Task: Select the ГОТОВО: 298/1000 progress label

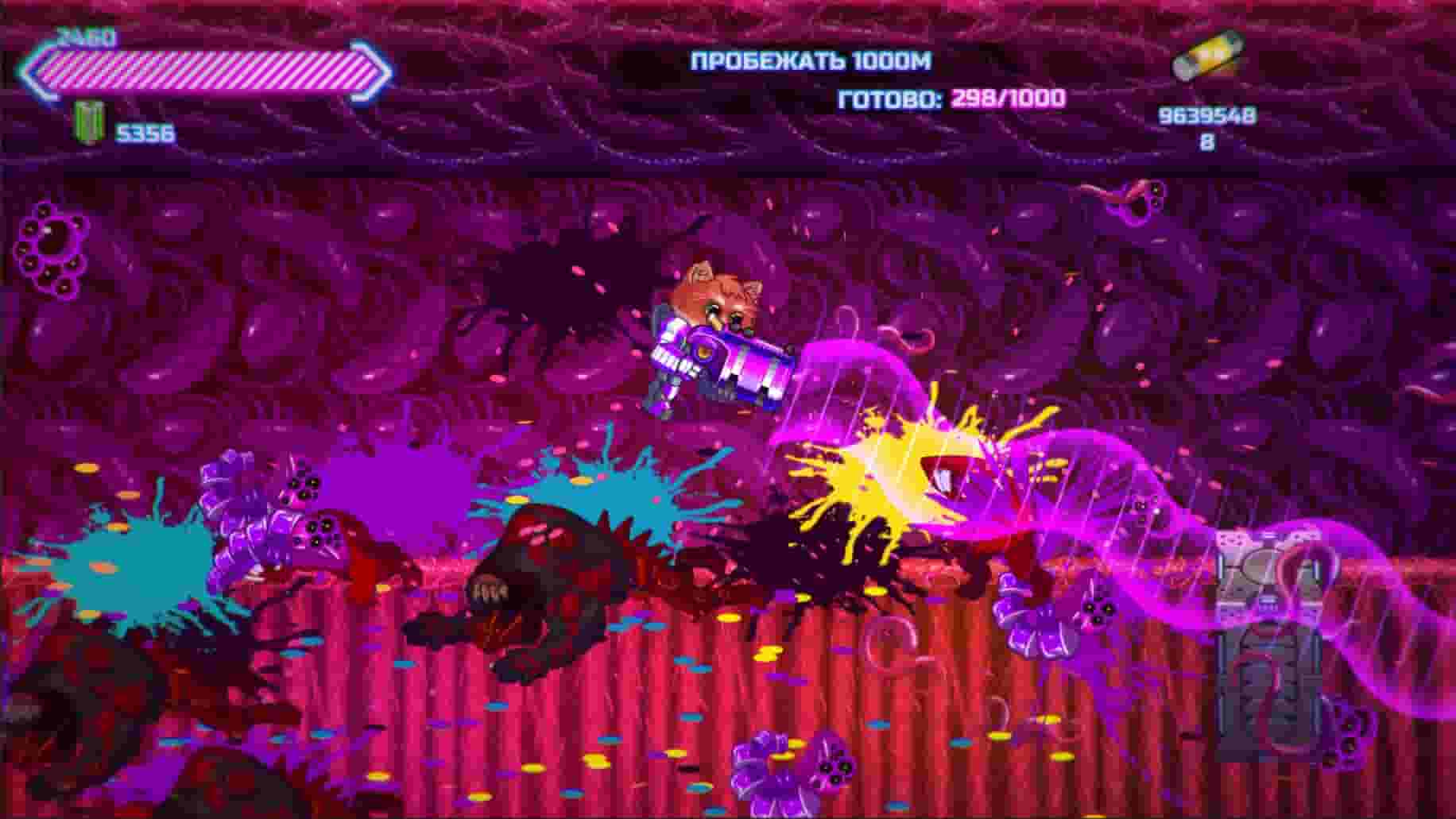Action: (x=951, y=99)
